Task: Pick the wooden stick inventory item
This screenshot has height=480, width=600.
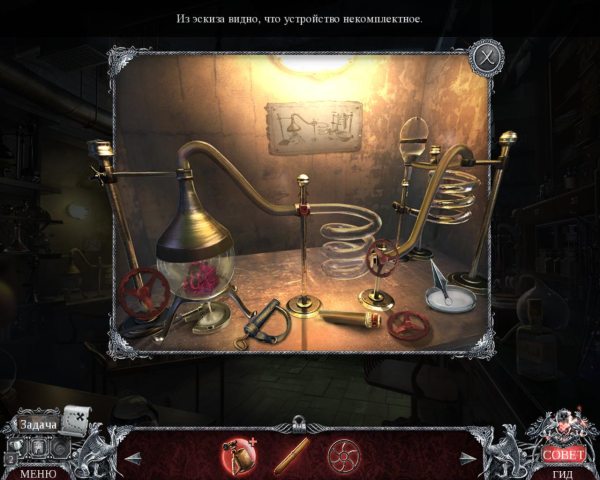Action: click(x=291, y=455)
